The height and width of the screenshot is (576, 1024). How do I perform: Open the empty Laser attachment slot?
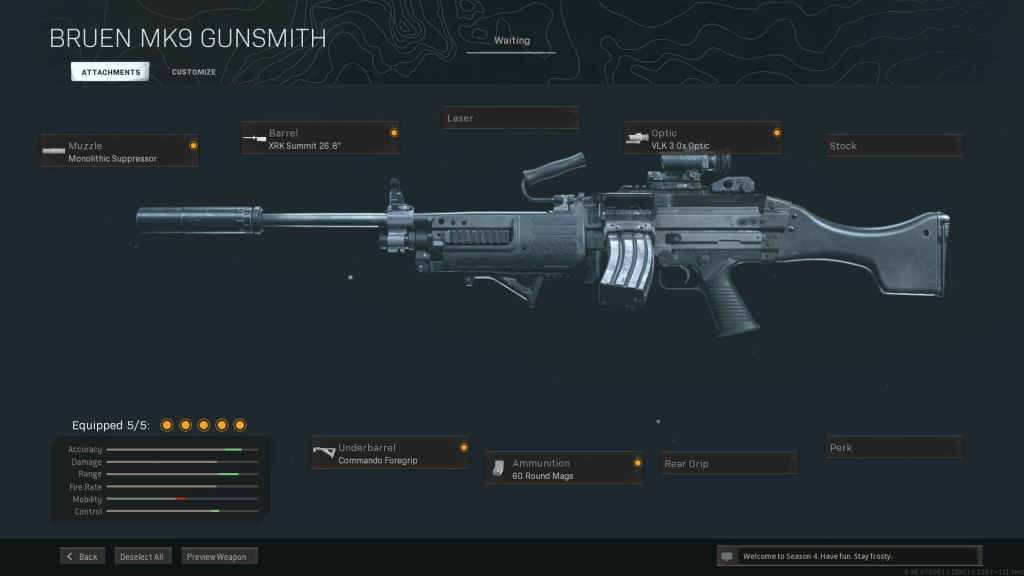pos(511,118)
